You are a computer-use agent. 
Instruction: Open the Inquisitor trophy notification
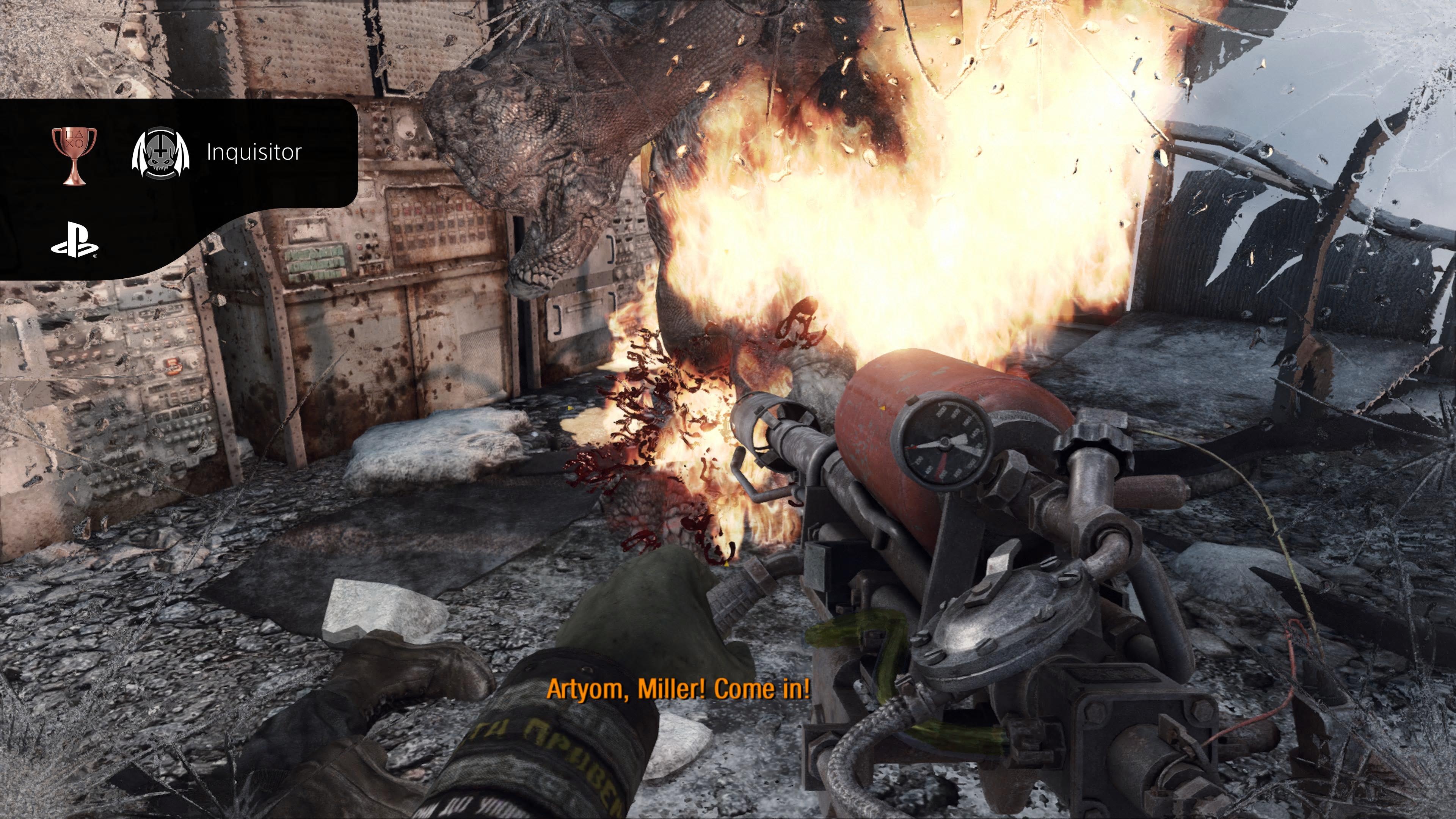[254, 152]
